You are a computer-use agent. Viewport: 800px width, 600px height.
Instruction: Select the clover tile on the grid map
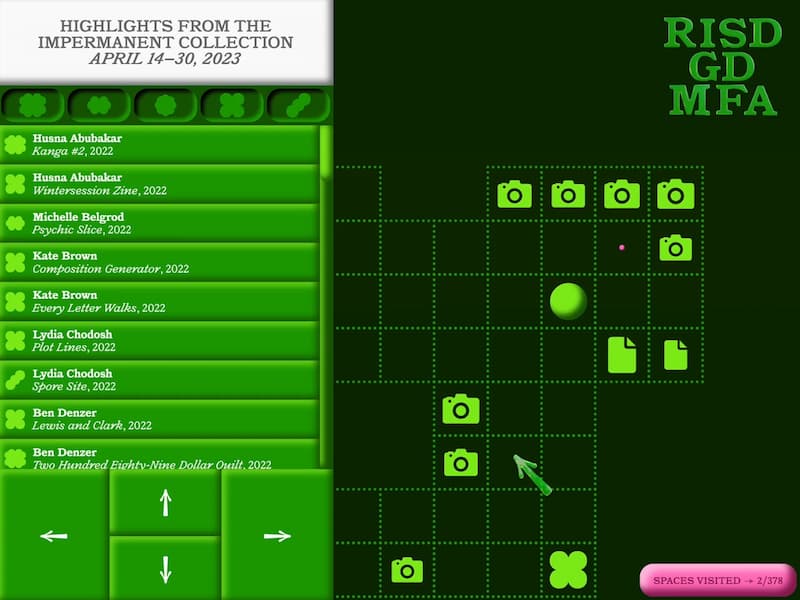point(568,569)
